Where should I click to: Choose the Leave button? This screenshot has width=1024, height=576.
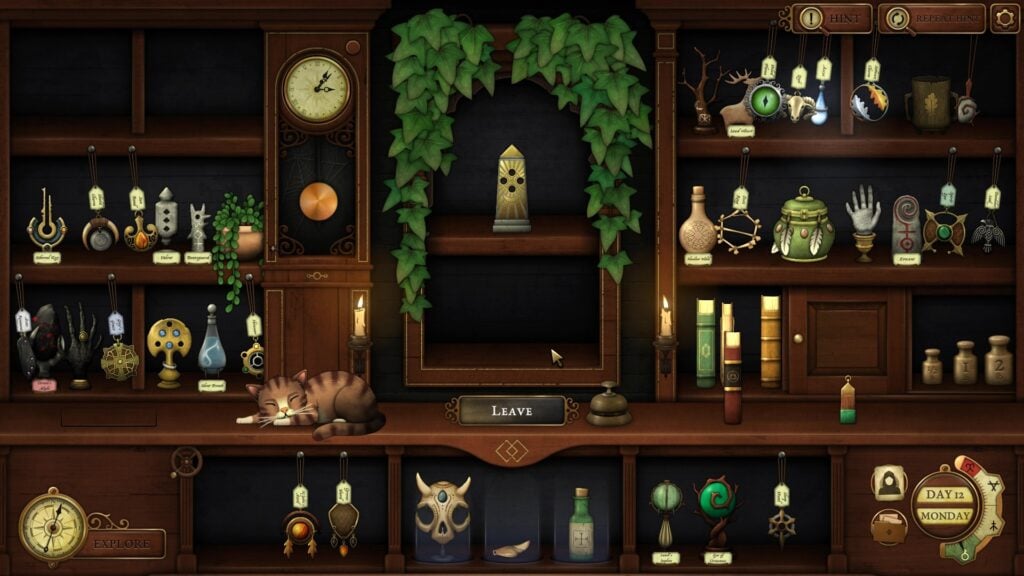(x=512, y=410)
